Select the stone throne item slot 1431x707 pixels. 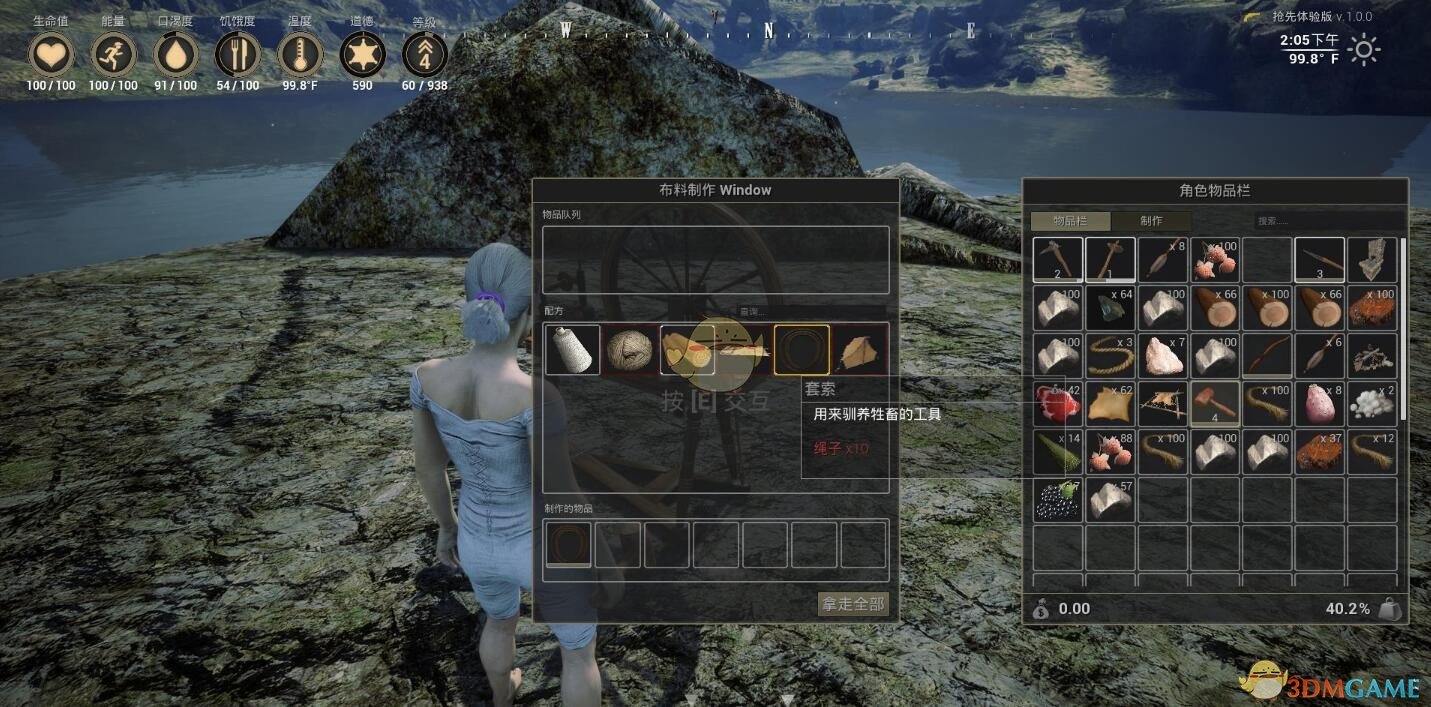[1372, 259]
